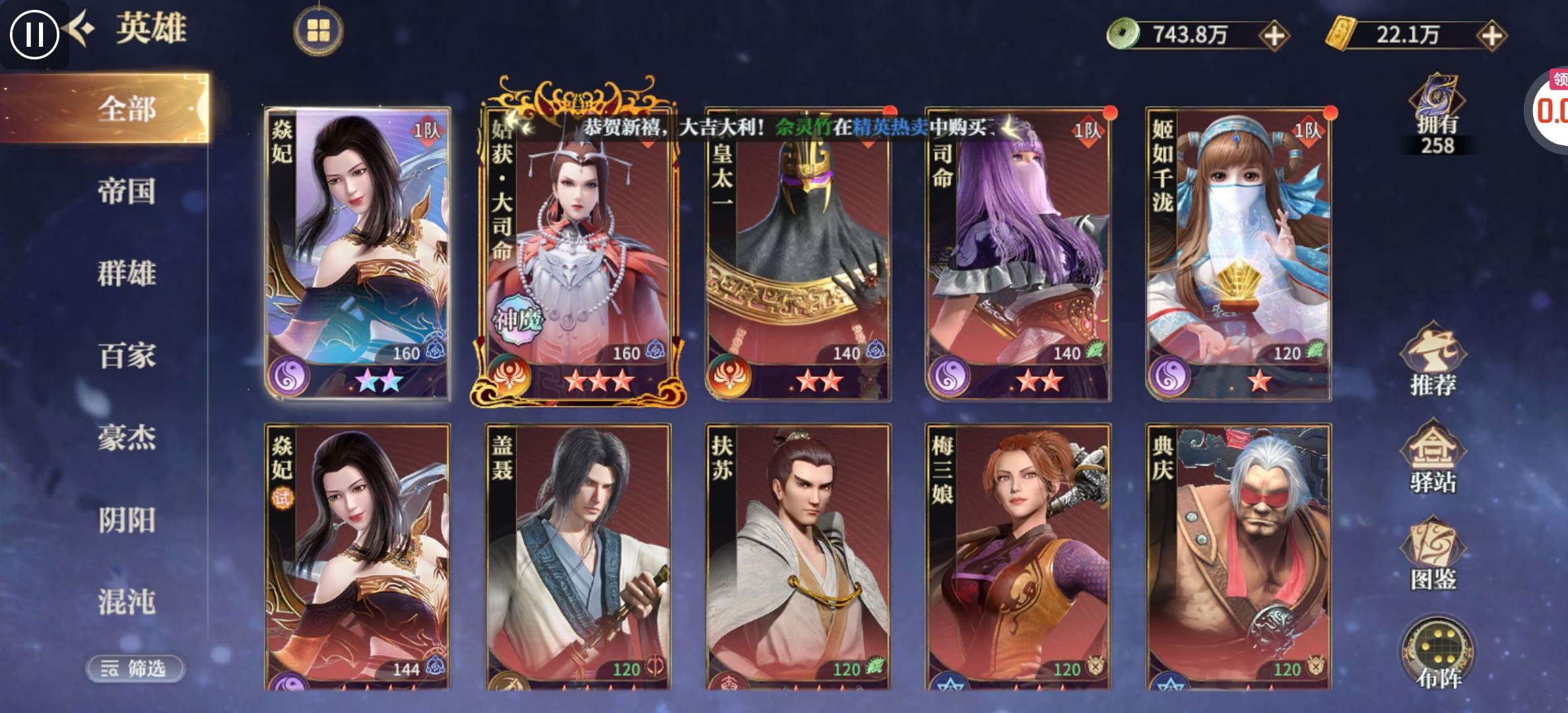
Task: Select the 全部 faction tab
Action: tap(127, 109)
